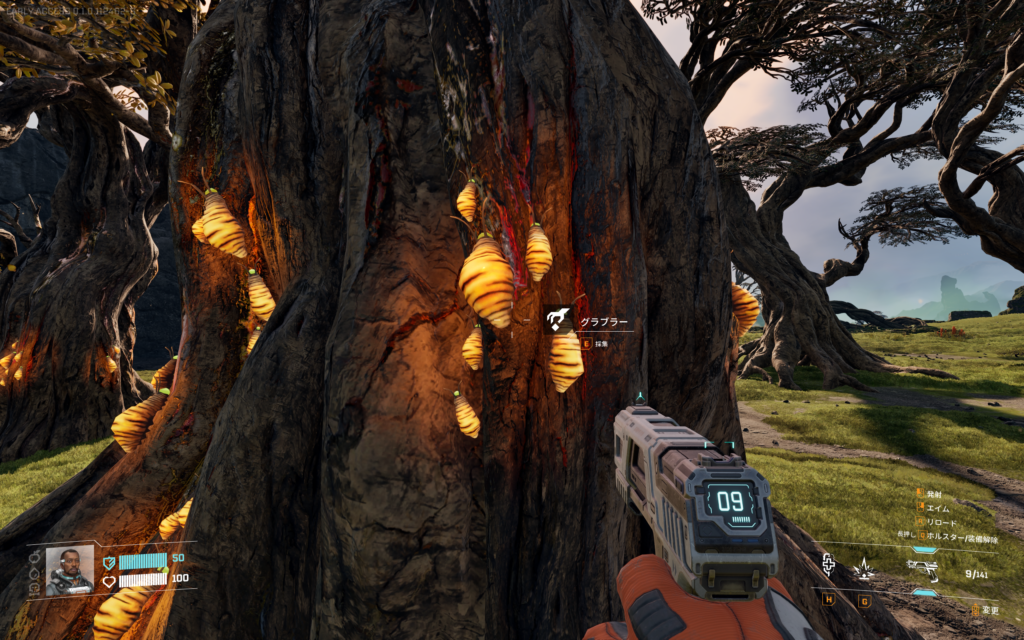Activate the healing cross item icon

point(829,566)
